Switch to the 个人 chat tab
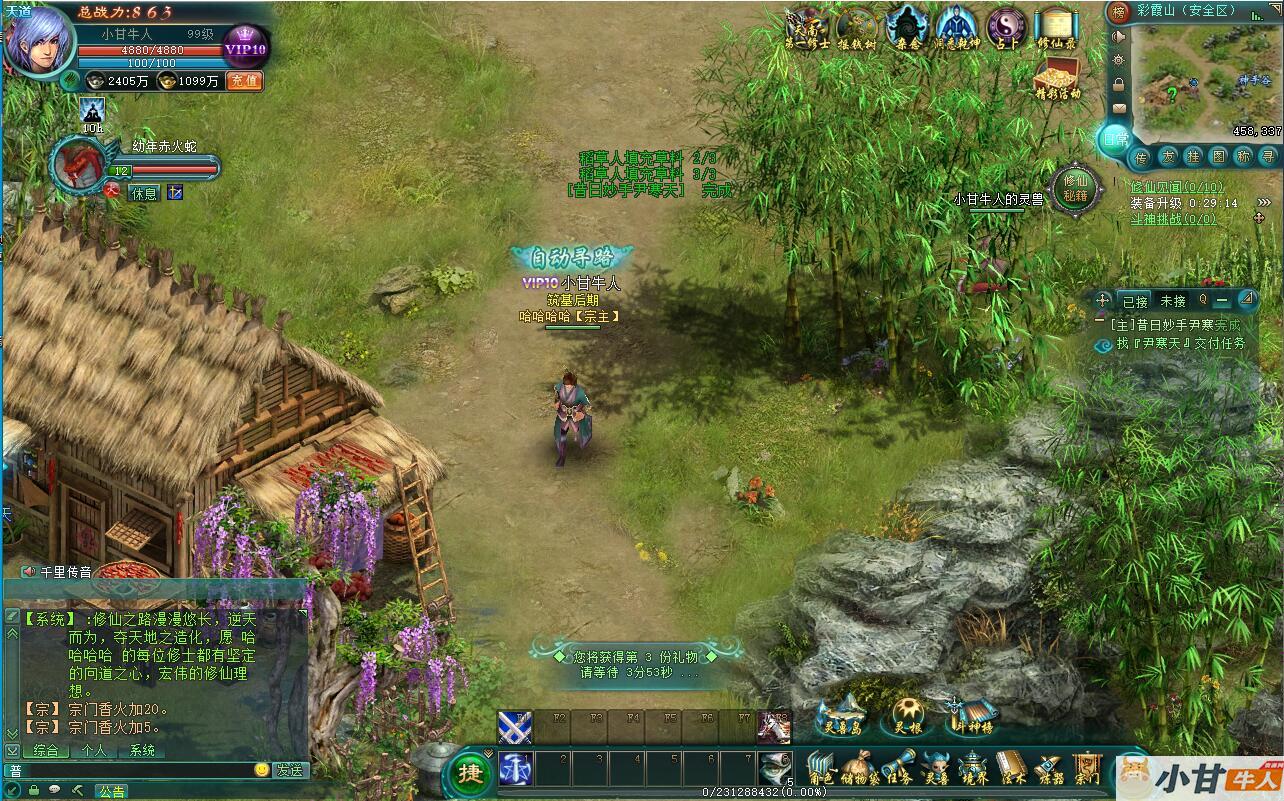The width and height of the screenshot is (1284, 801). pyautogui.click(x=94, y=750)
